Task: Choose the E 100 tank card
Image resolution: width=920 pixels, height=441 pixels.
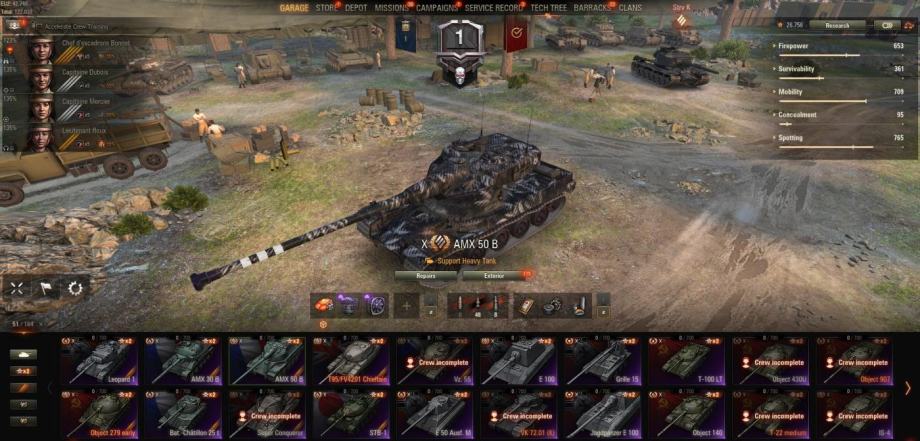Action: [x=521, y=360]
